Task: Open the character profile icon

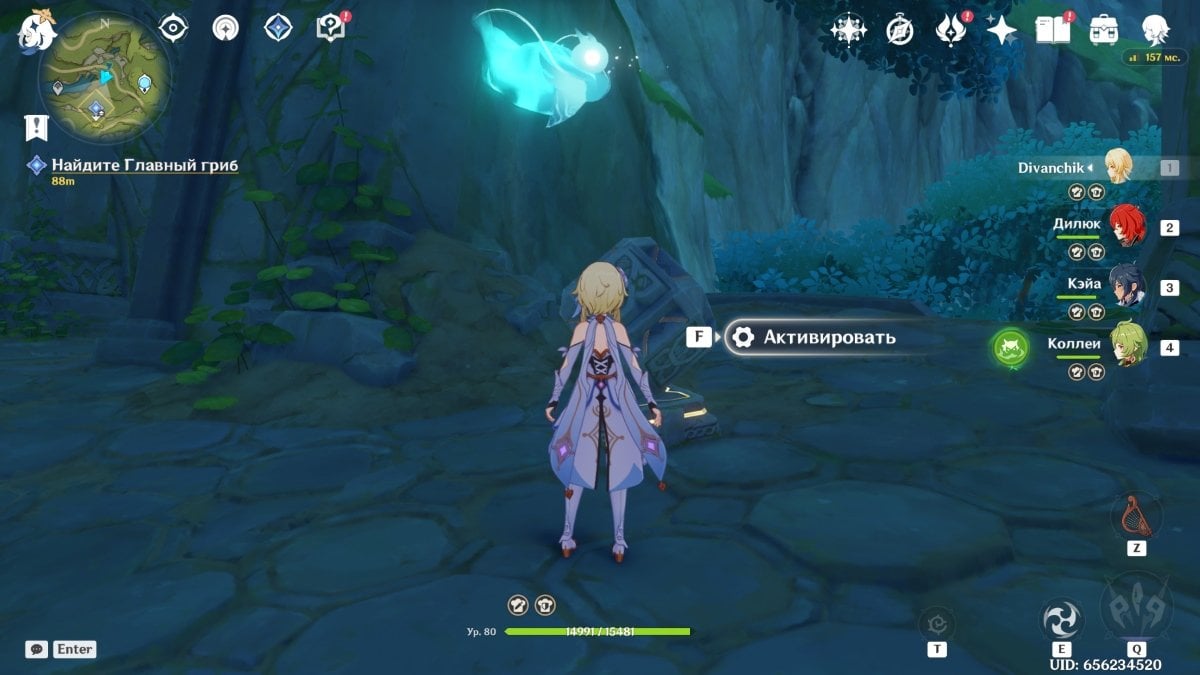Action: (1157, 30)
